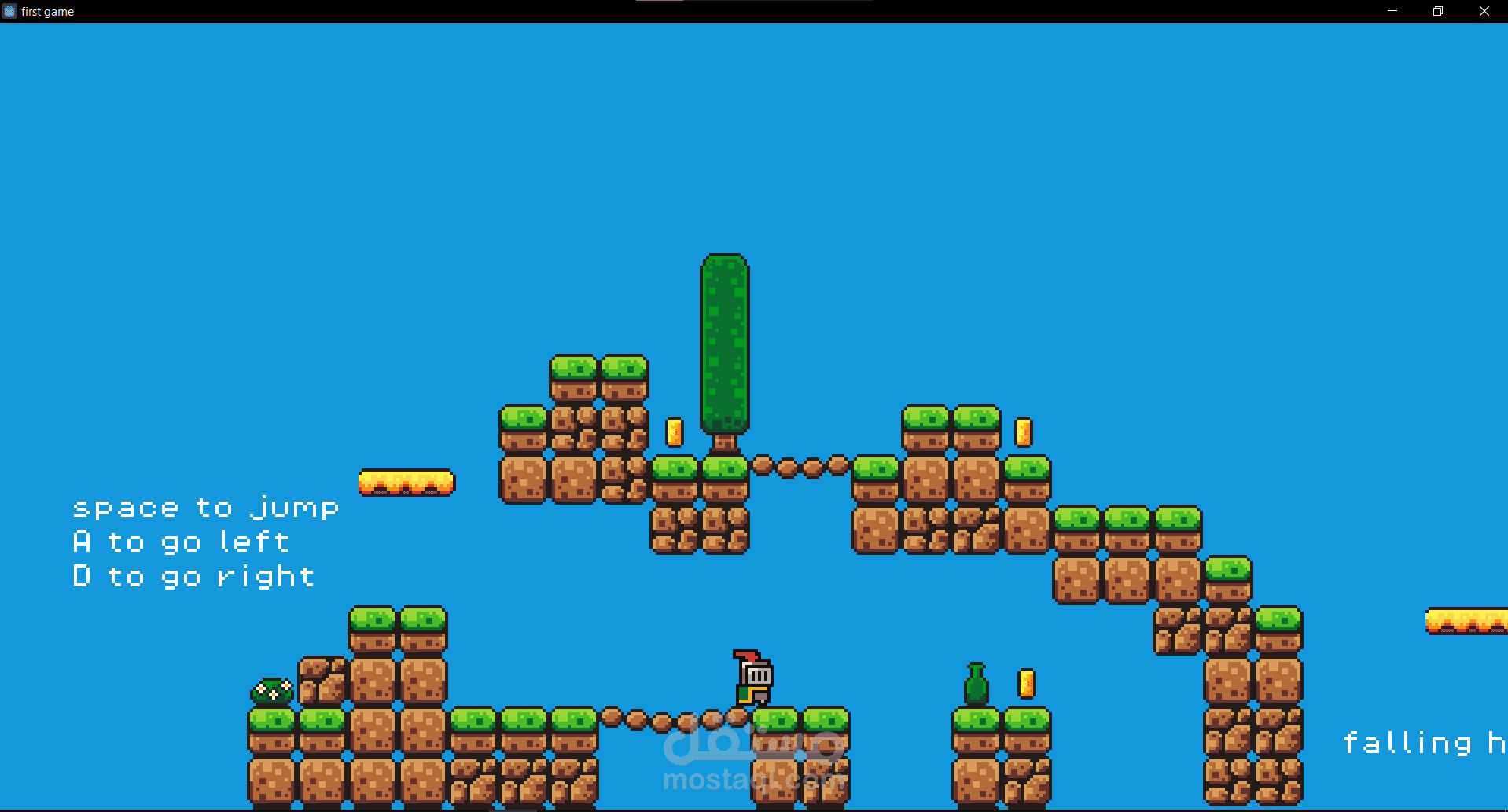The width and height of the screenshot is (1508, 812).
Task: Click the 'D to go right' instruction line
Action: tap(193, 575)
